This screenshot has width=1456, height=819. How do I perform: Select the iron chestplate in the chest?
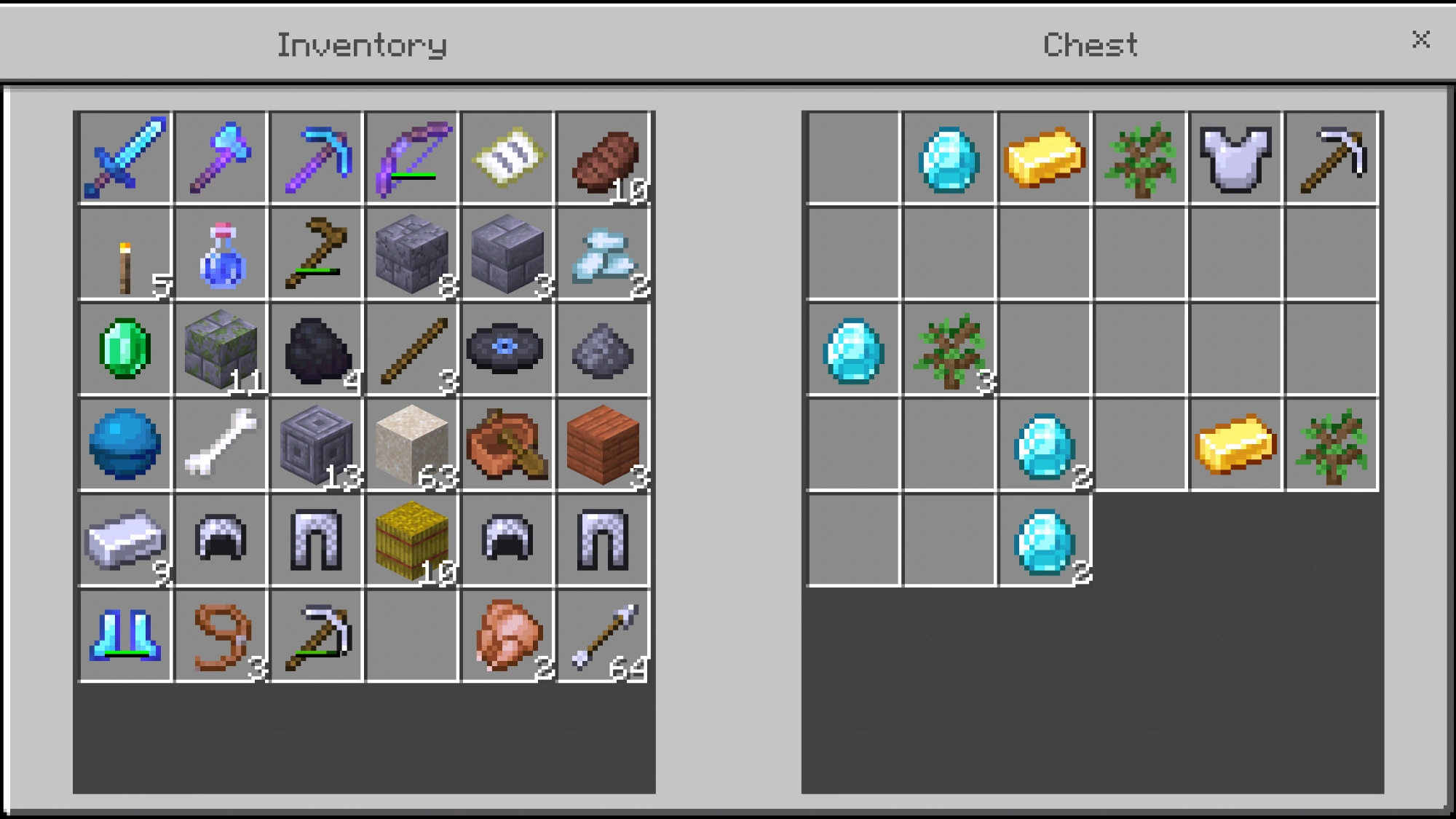[x=1236, y=157]
